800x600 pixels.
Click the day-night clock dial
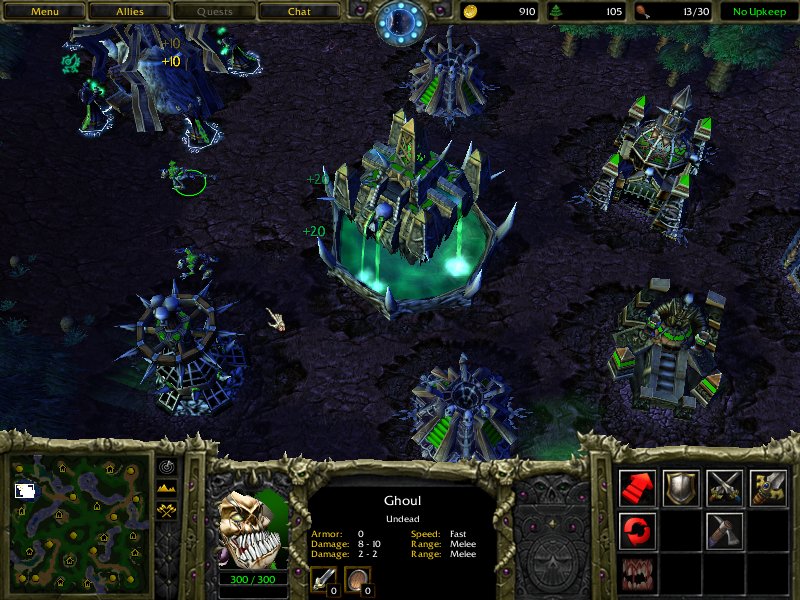point(402,22)
